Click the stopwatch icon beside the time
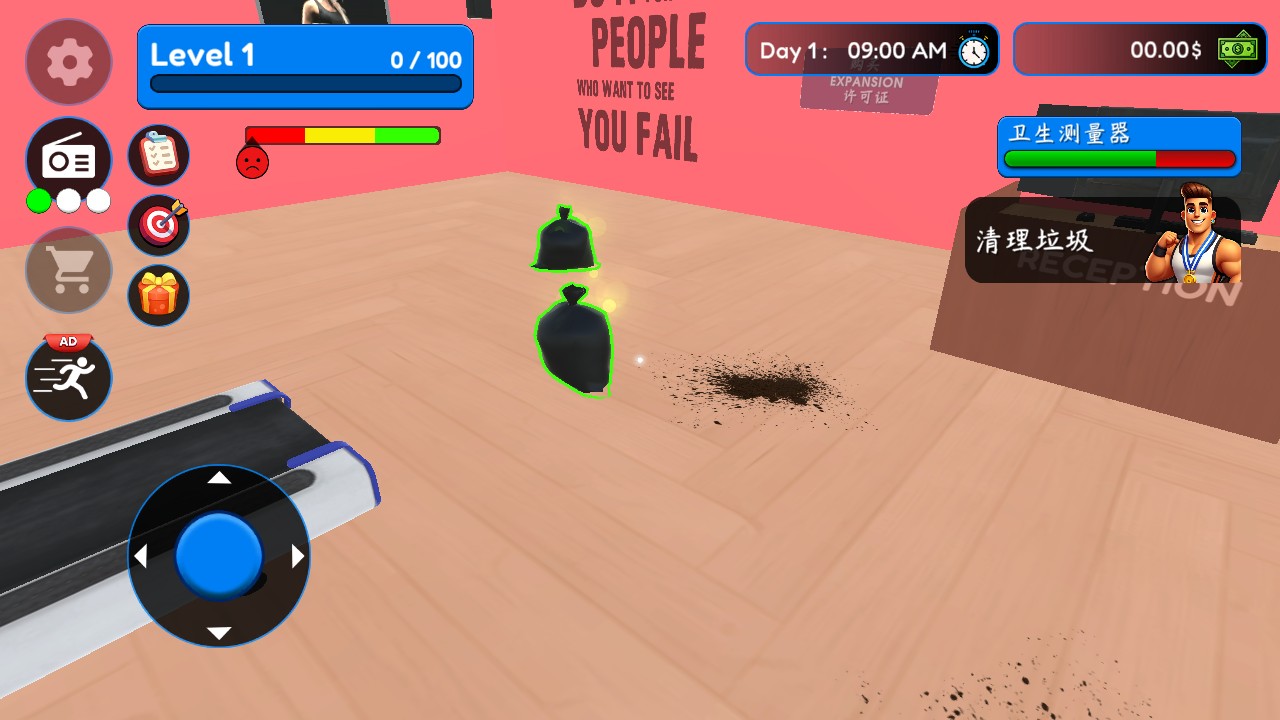 coord(973,50)
